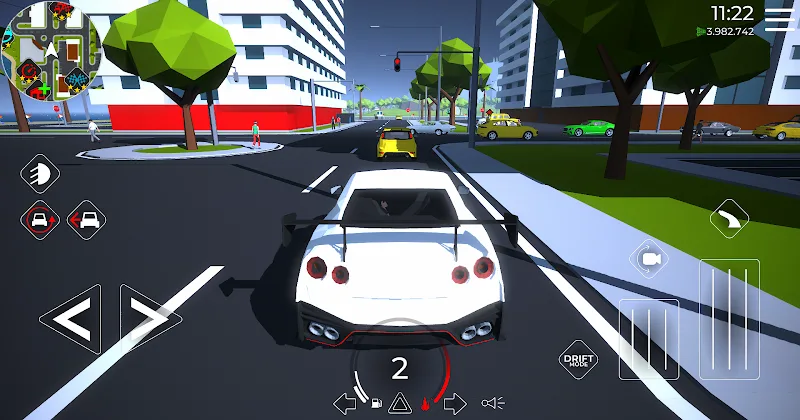
Task: Open the hamburger menu
Action: click(x=777, y=14)
